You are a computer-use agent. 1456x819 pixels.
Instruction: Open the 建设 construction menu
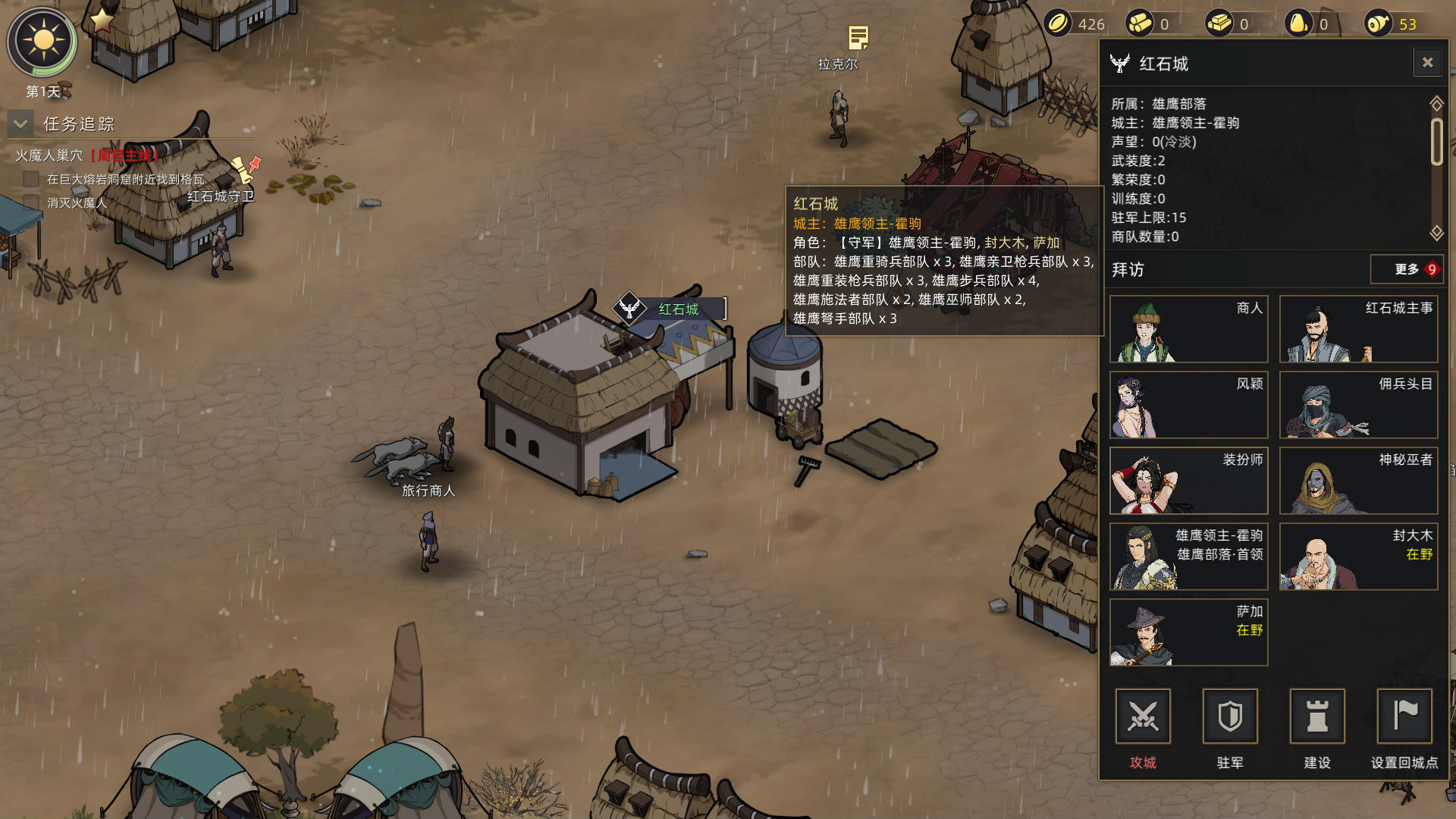click(1317, 717)
